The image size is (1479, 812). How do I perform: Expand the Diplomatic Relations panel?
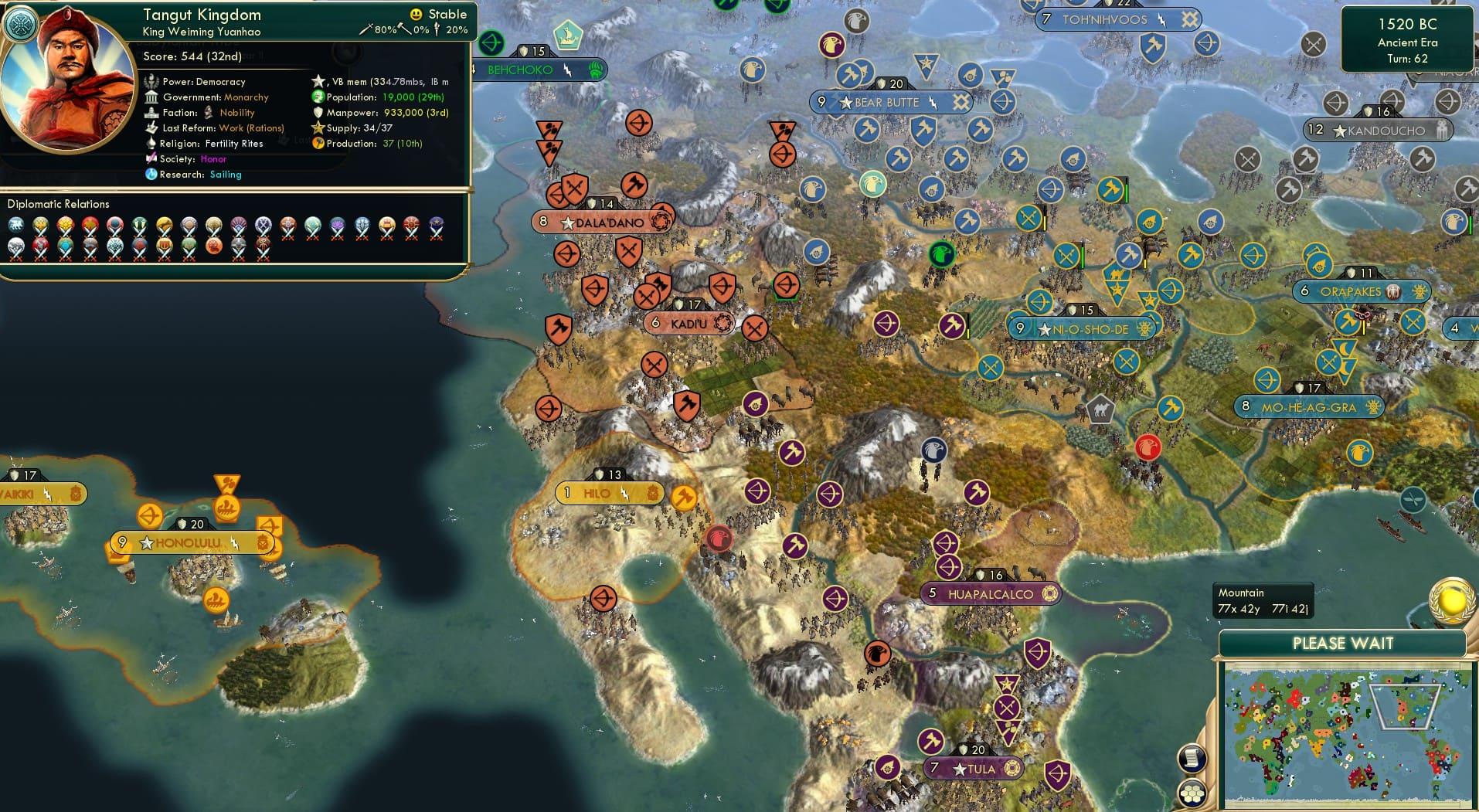pos(59,203)
